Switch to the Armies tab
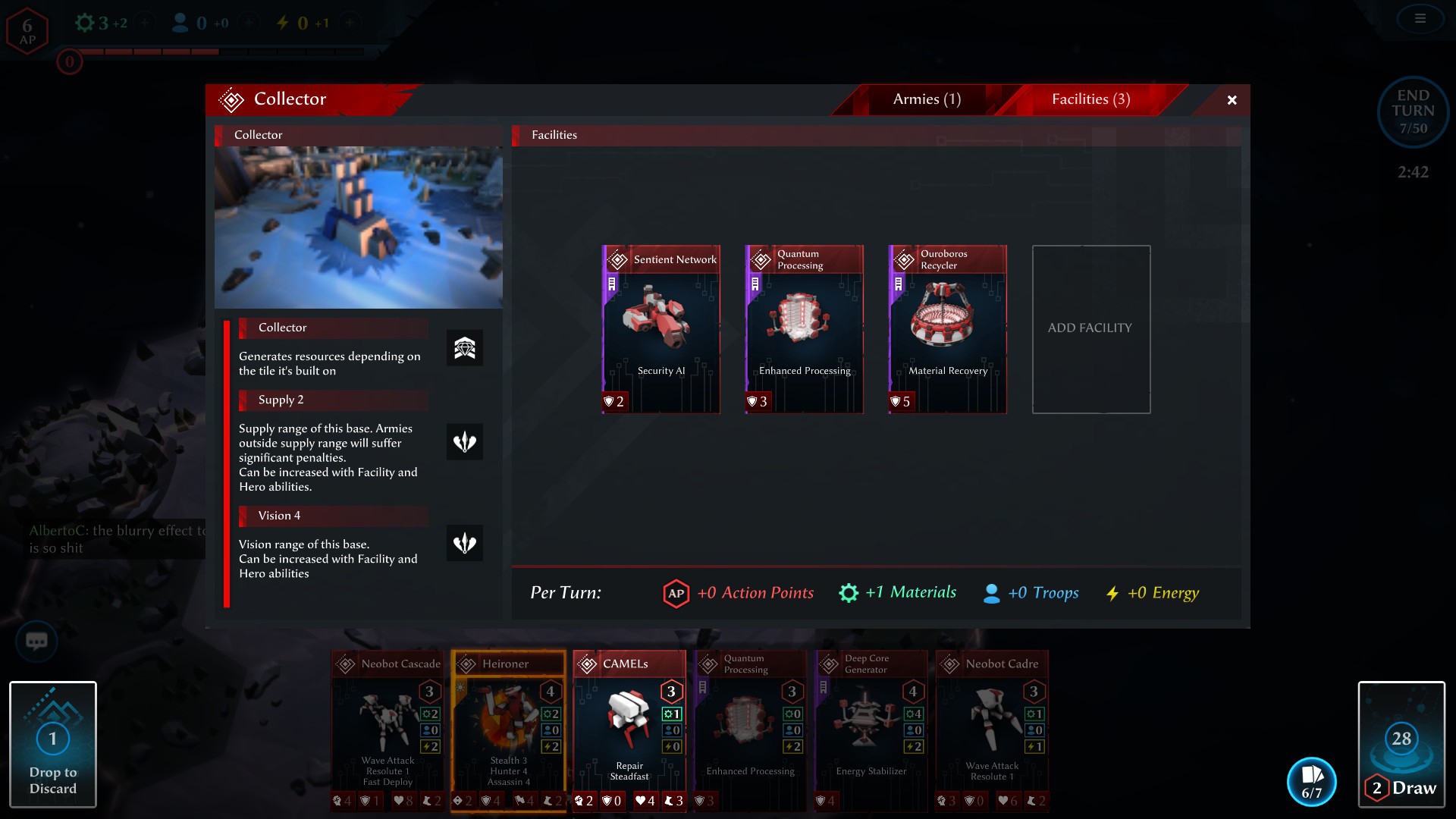The image size is (1456, 819). pyautogui.click(x=926, y=99)
